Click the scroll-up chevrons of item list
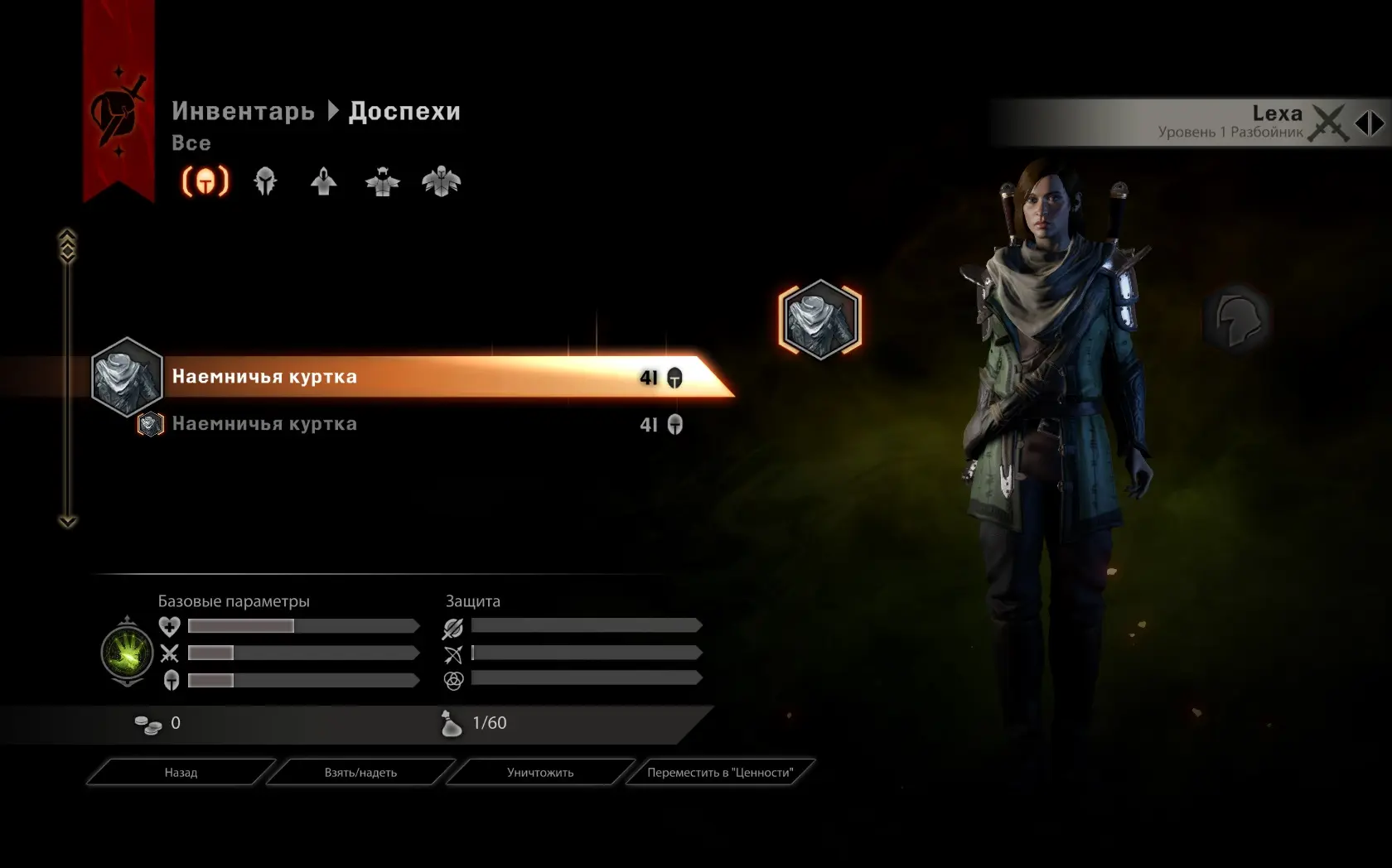 68,244
